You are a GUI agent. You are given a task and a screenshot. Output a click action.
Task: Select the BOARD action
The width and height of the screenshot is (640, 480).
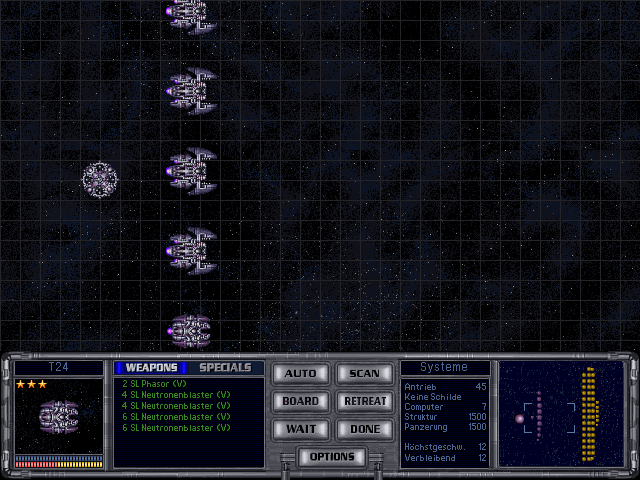click(x=300, y=401)
